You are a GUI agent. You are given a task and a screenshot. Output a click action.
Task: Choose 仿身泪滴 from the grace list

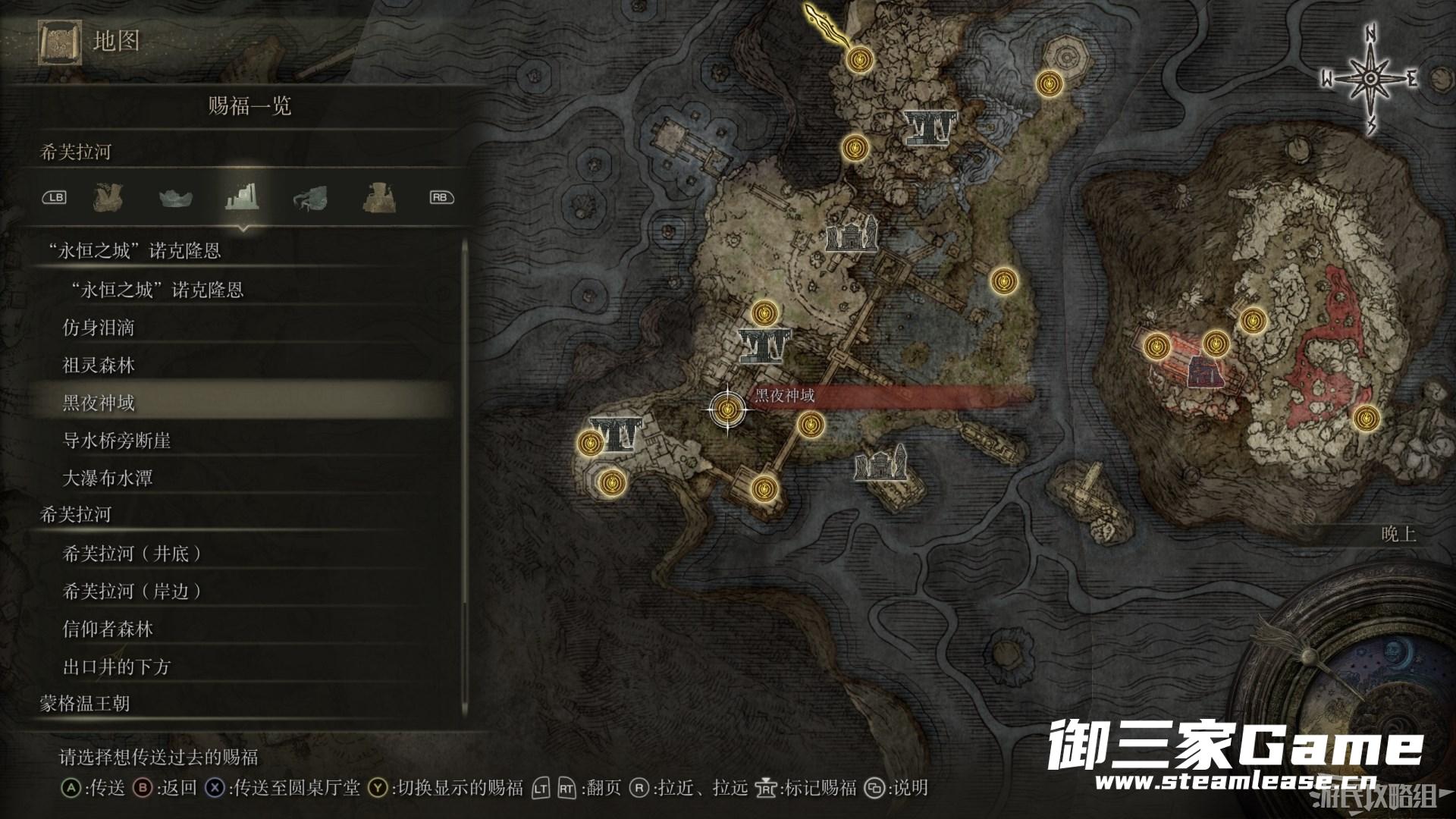click(x=99, y=328)
